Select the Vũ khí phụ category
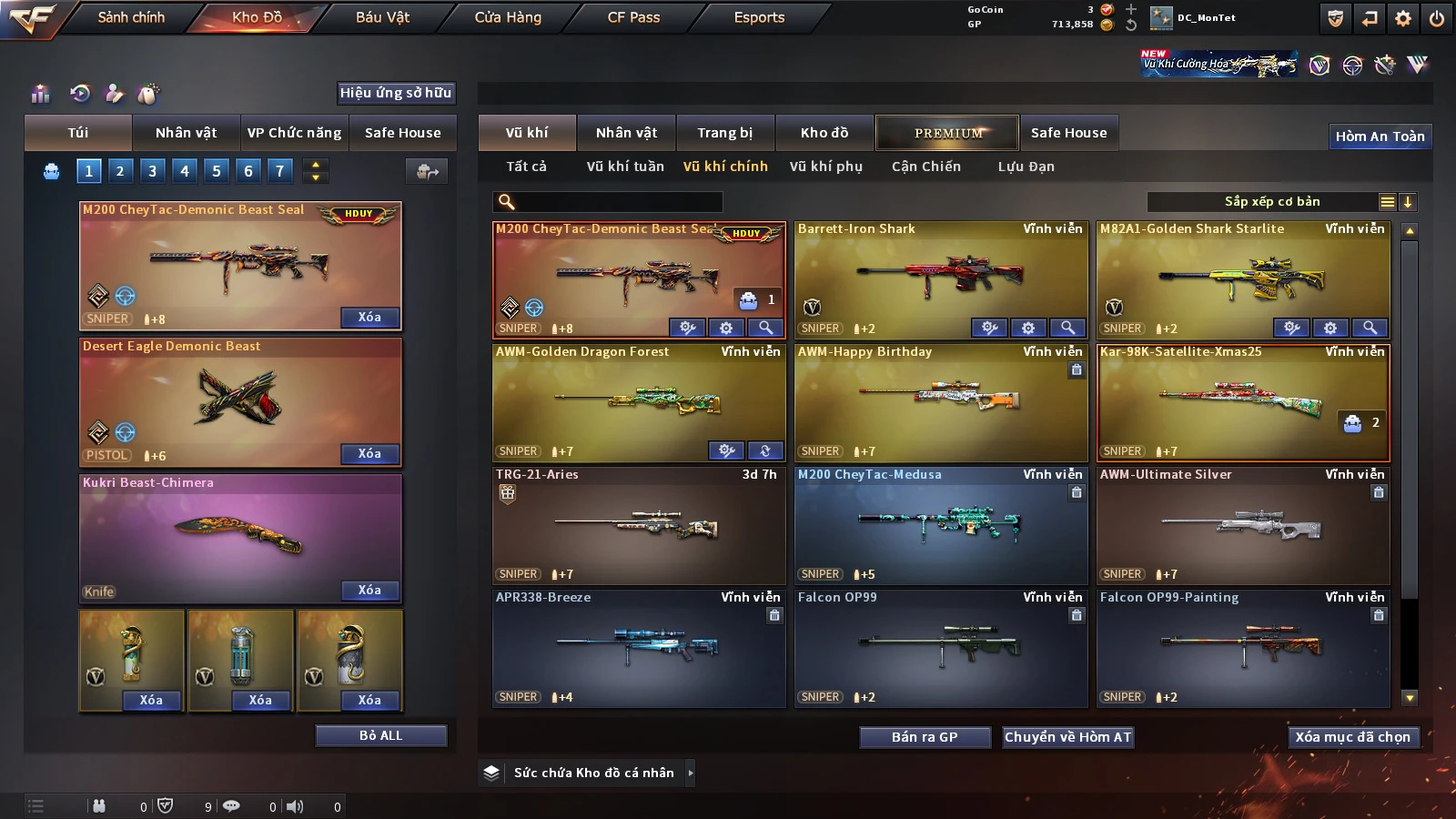The width and height of the screenshot is (1456, 819). (x=825, y=167)
